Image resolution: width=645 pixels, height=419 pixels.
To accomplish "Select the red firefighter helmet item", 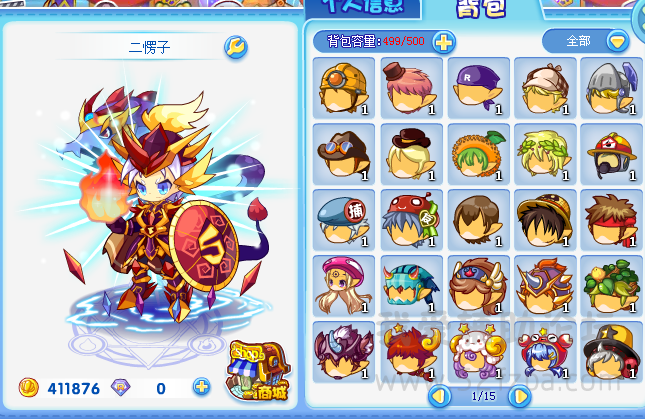I will point(611,154).
